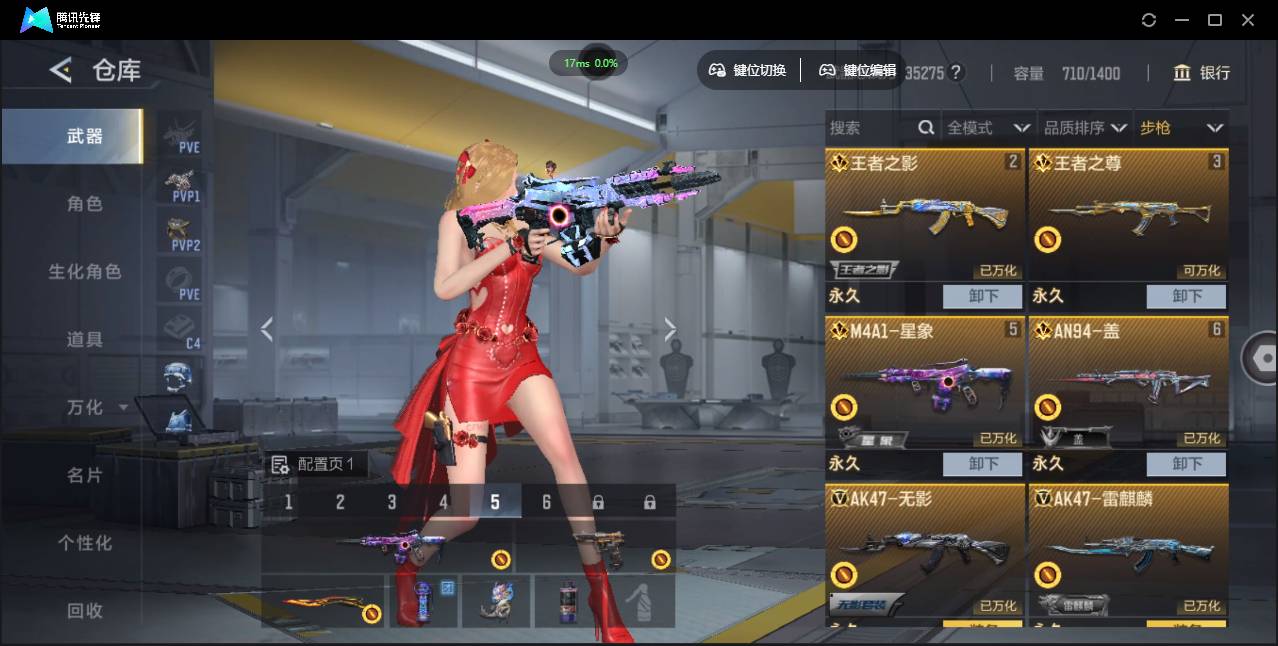
Task: Open the 名片 category
Action: tap(85, 476)
